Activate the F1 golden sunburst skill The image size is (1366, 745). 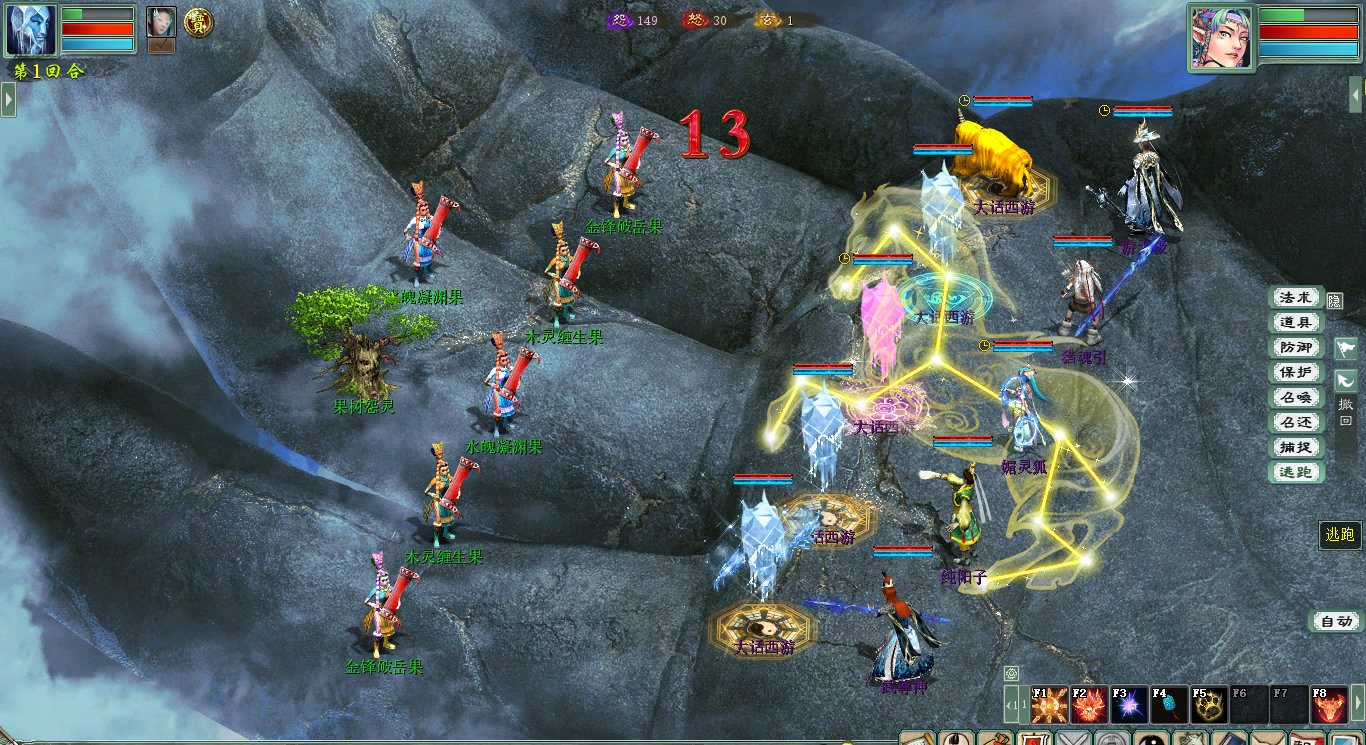1050,705
